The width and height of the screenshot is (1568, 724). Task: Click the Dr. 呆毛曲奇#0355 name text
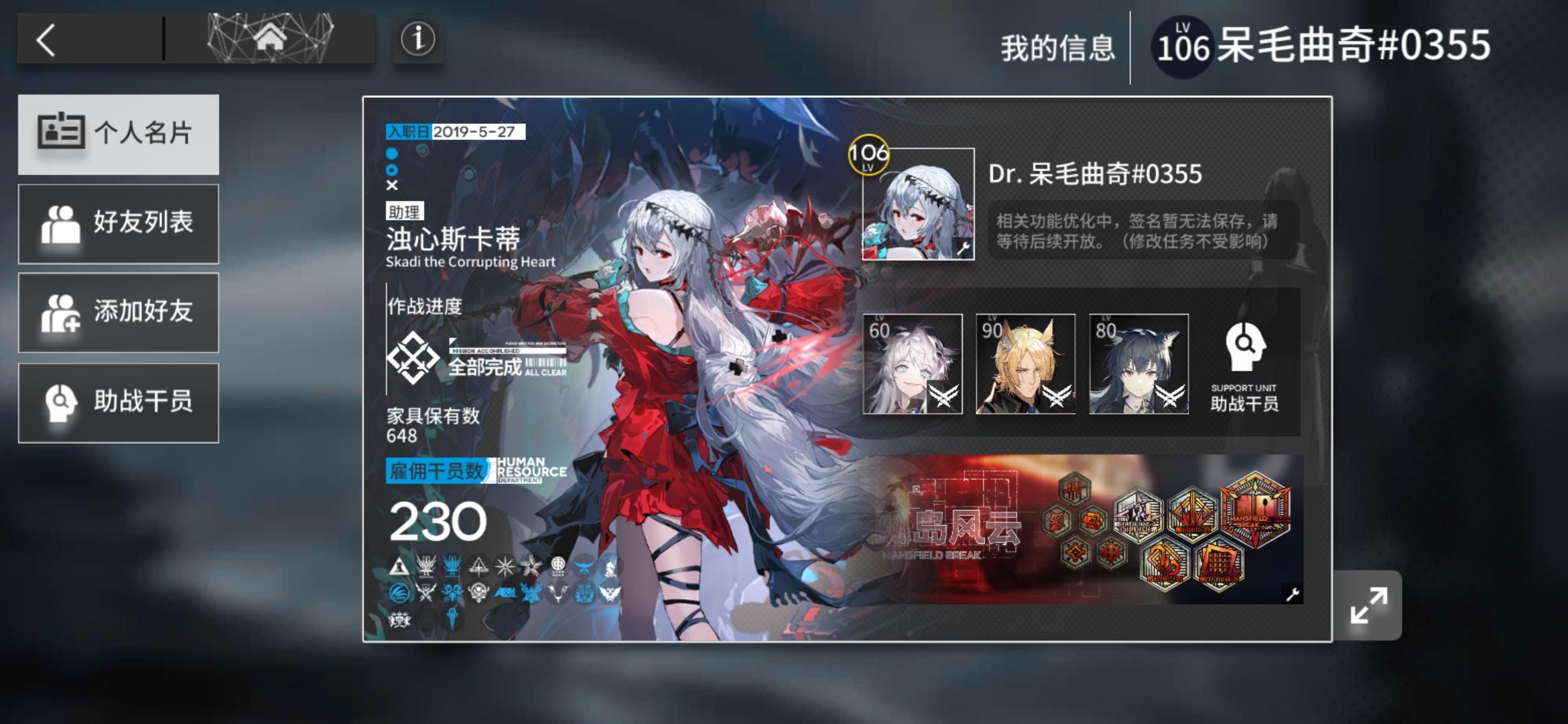[x=1096, y=173]
